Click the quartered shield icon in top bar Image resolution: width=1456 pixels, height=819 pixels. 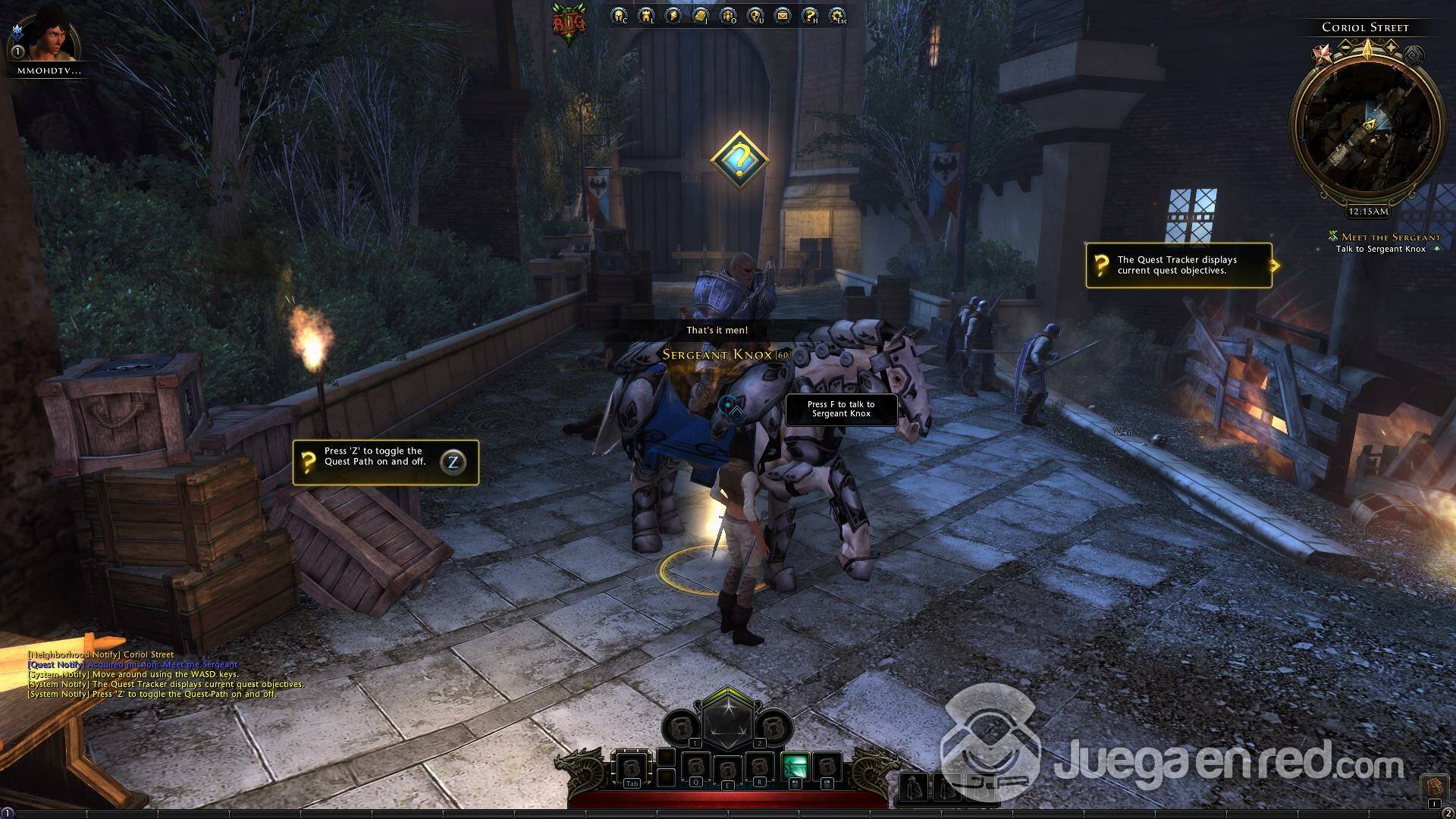(755, 16)
